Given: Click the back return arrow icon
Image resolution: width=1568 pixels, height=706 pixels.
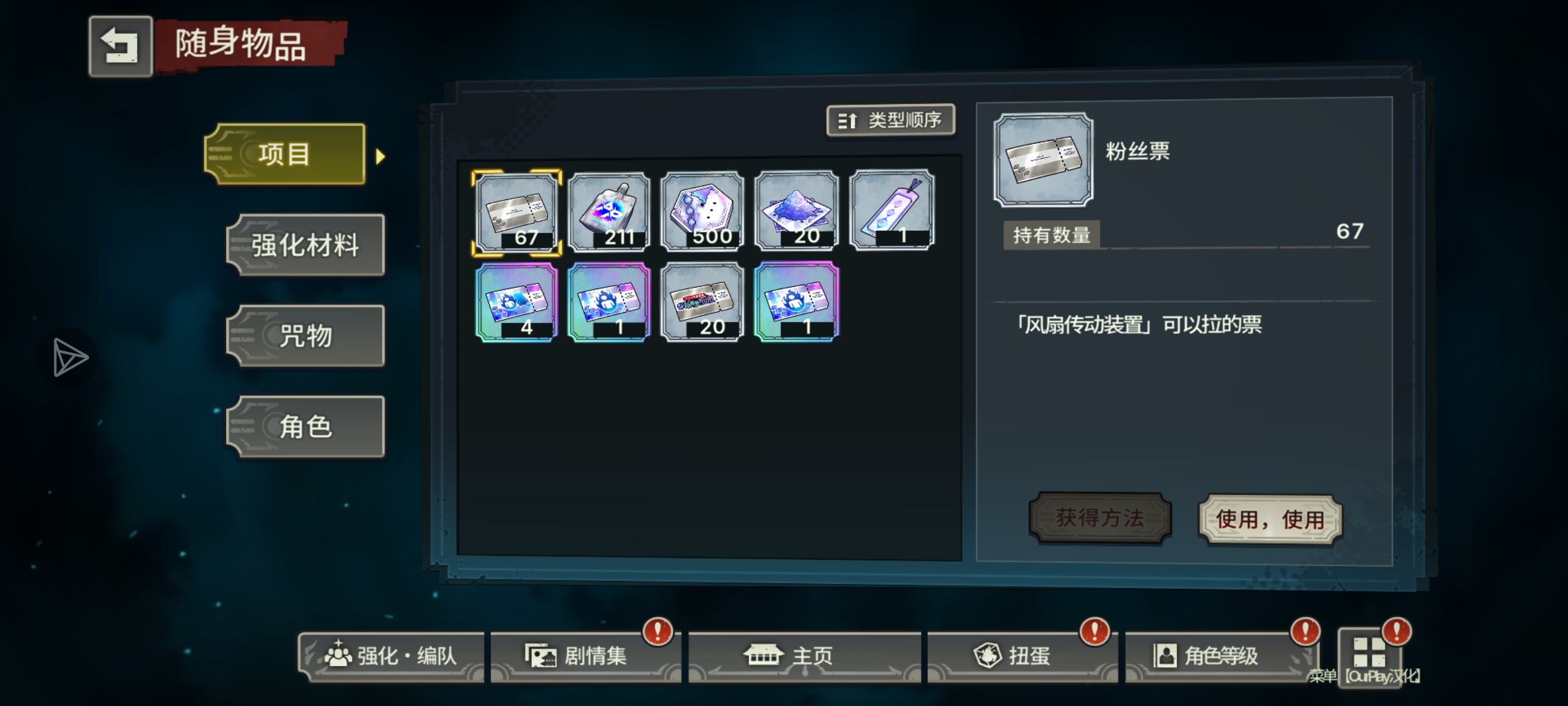Looking at the screenshot, I should click(120, 45).
